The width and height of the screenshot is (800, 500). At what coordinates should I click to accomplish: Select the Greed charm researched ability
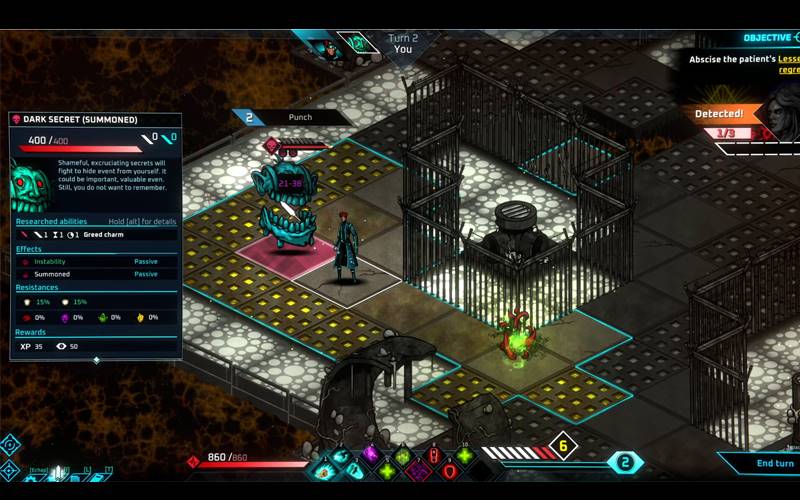pos(103,234)
